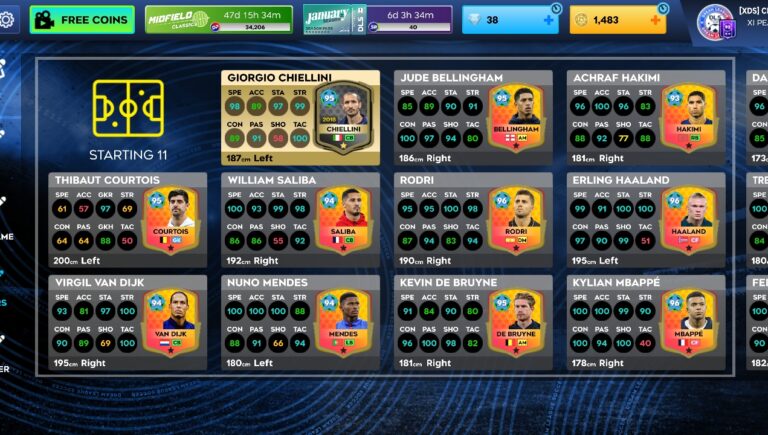Image resolution: width=768 pixels, height=435 pixels.
Task: Select the Starting 11 formation tile
Action: click(x=128, y=118)
